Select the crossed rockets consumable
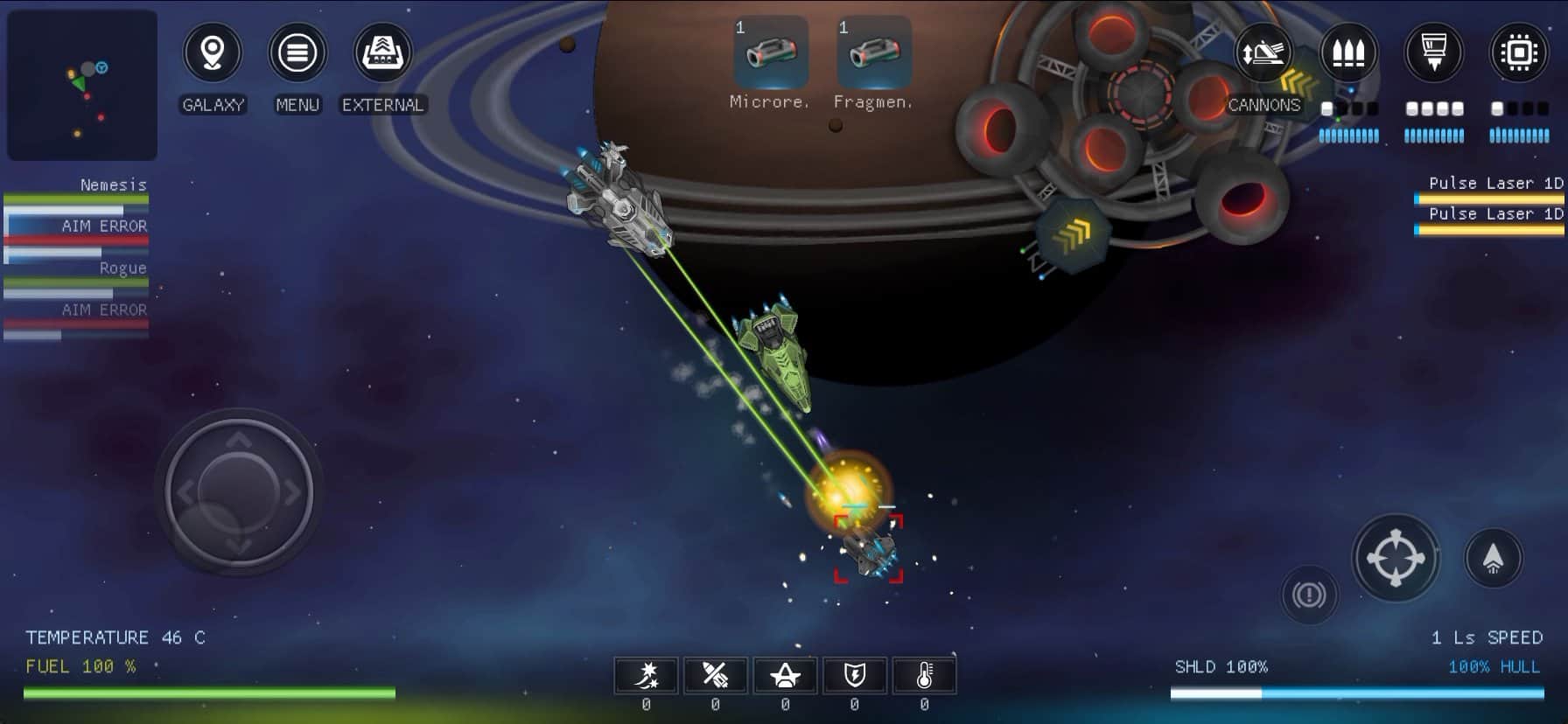This screenshot has height=724, width=1568. 717,675
